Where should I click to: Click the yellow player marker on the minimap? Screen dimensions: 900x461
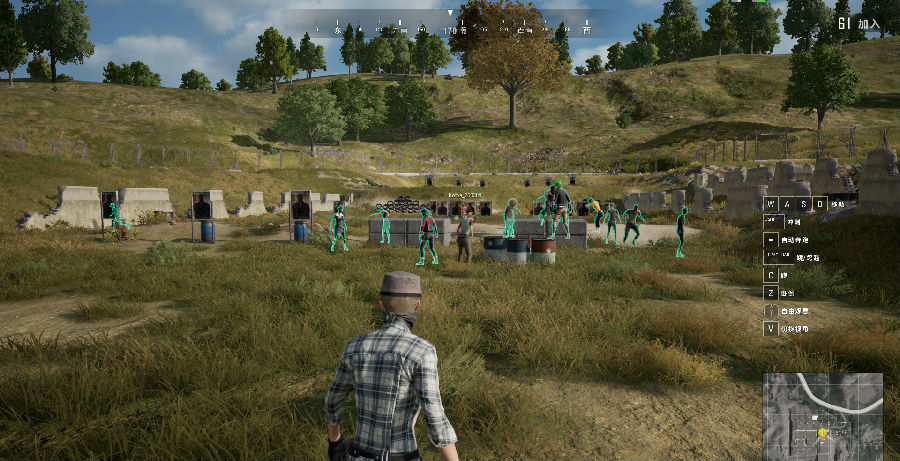[823, 433]
